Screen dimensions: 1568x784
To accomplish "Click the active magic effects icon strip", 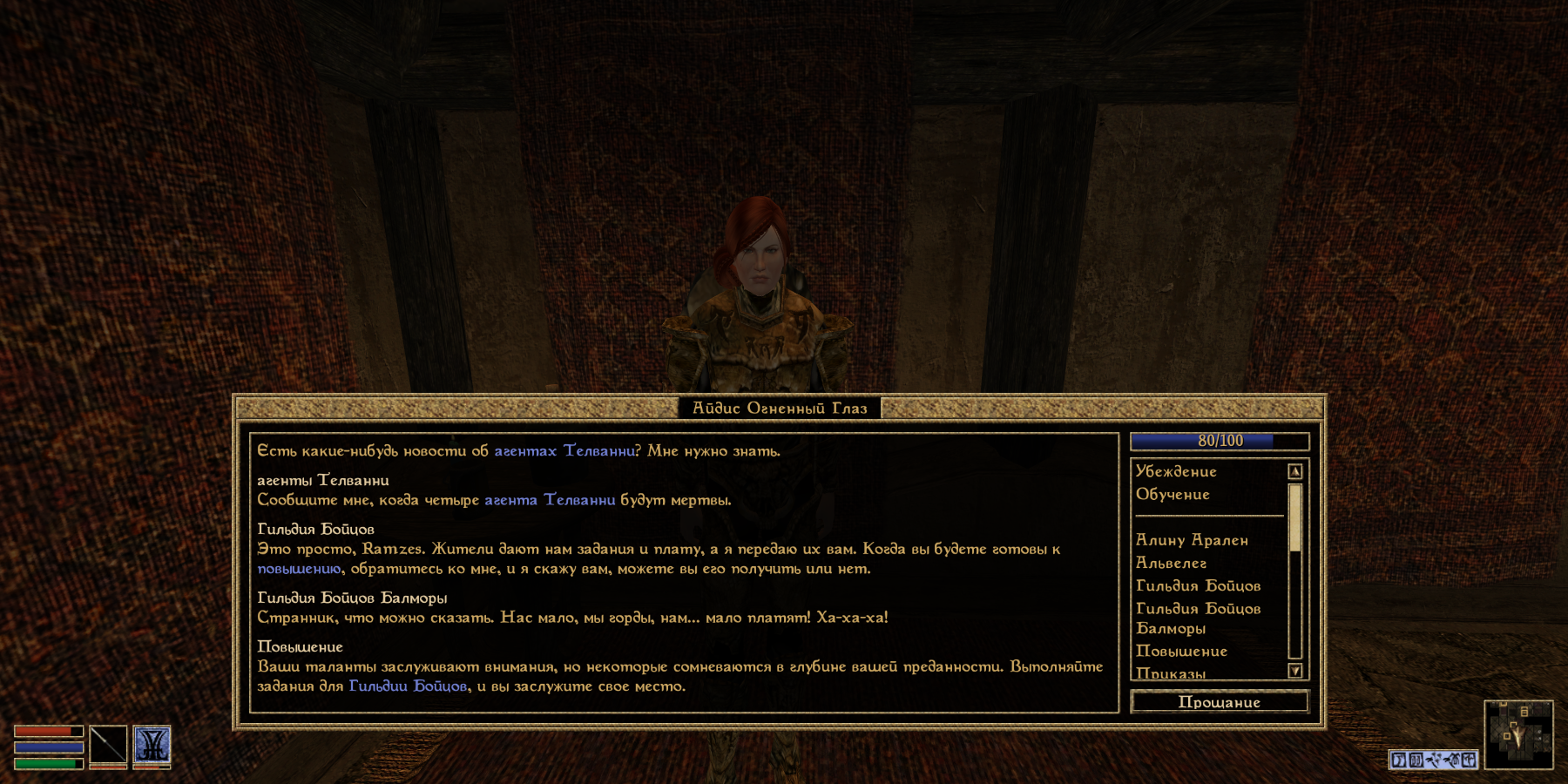I will (1433, 760).
